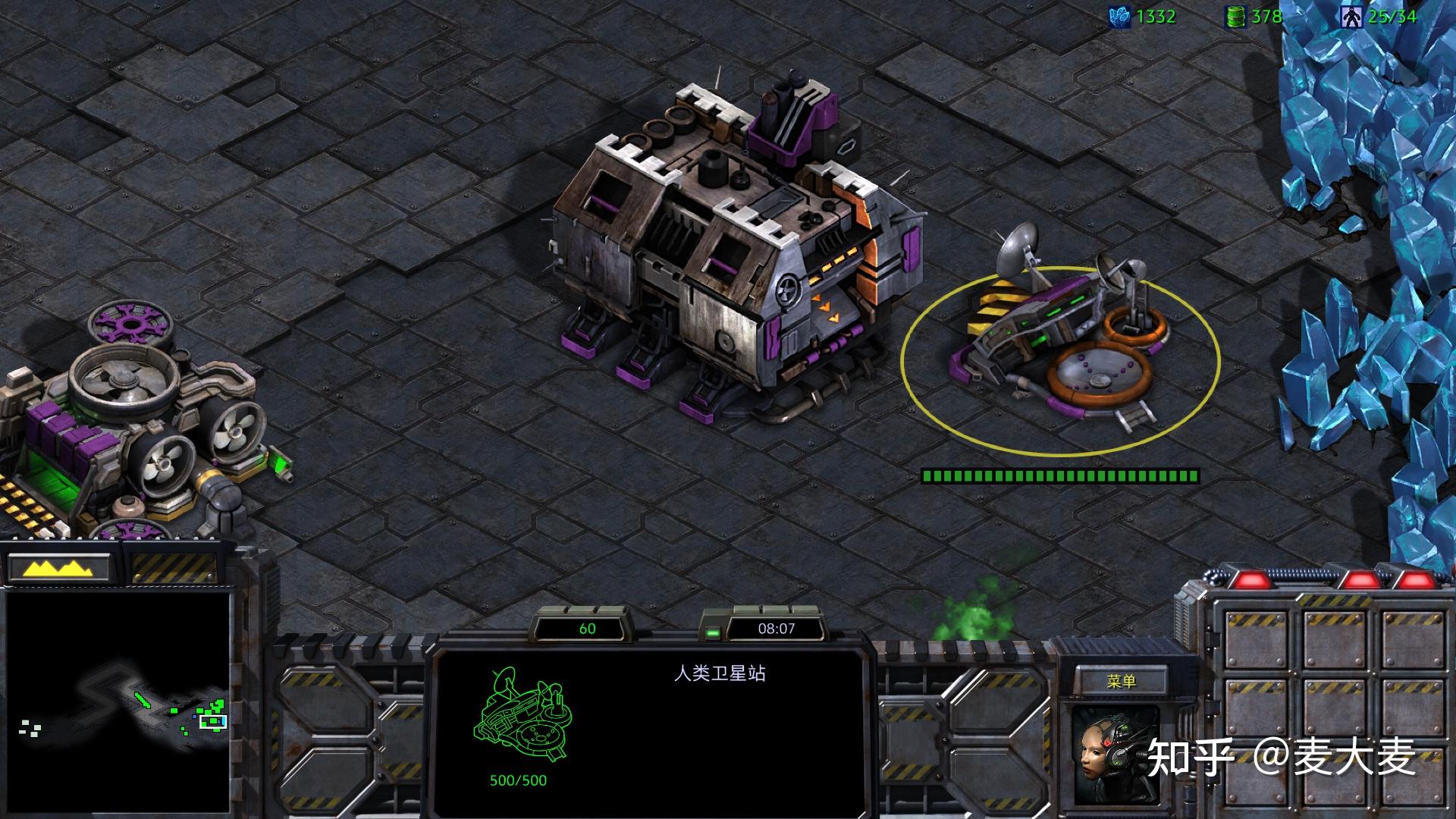Open the 菜单 menu button
1456x819 pixels.
[1121, 681]
